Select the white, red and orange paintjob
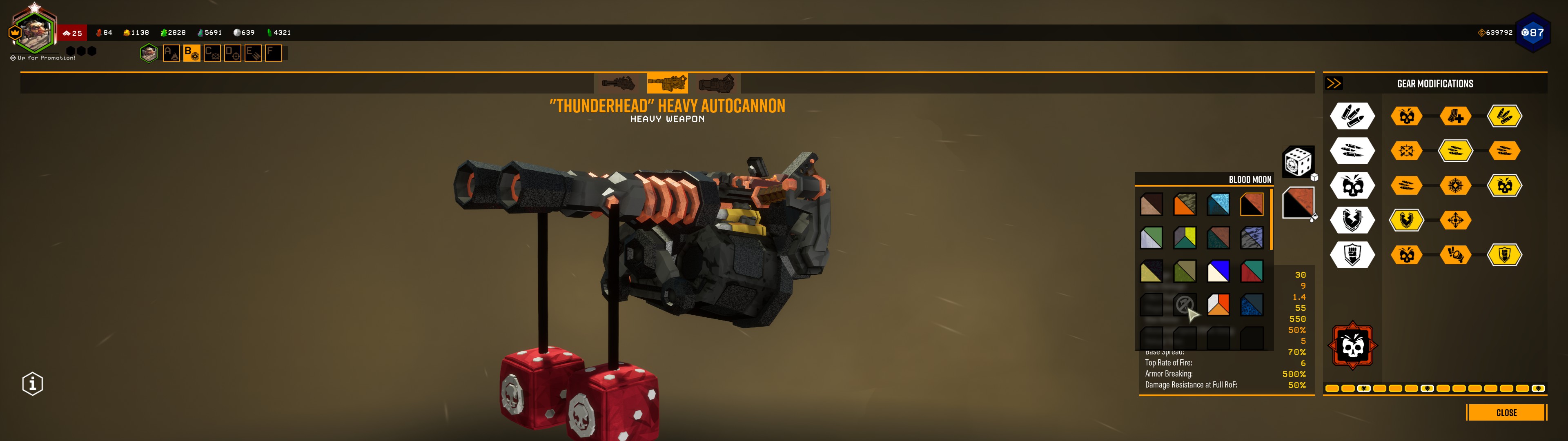This screenshot has height=441, width=1568. (x=1218, y=305)
